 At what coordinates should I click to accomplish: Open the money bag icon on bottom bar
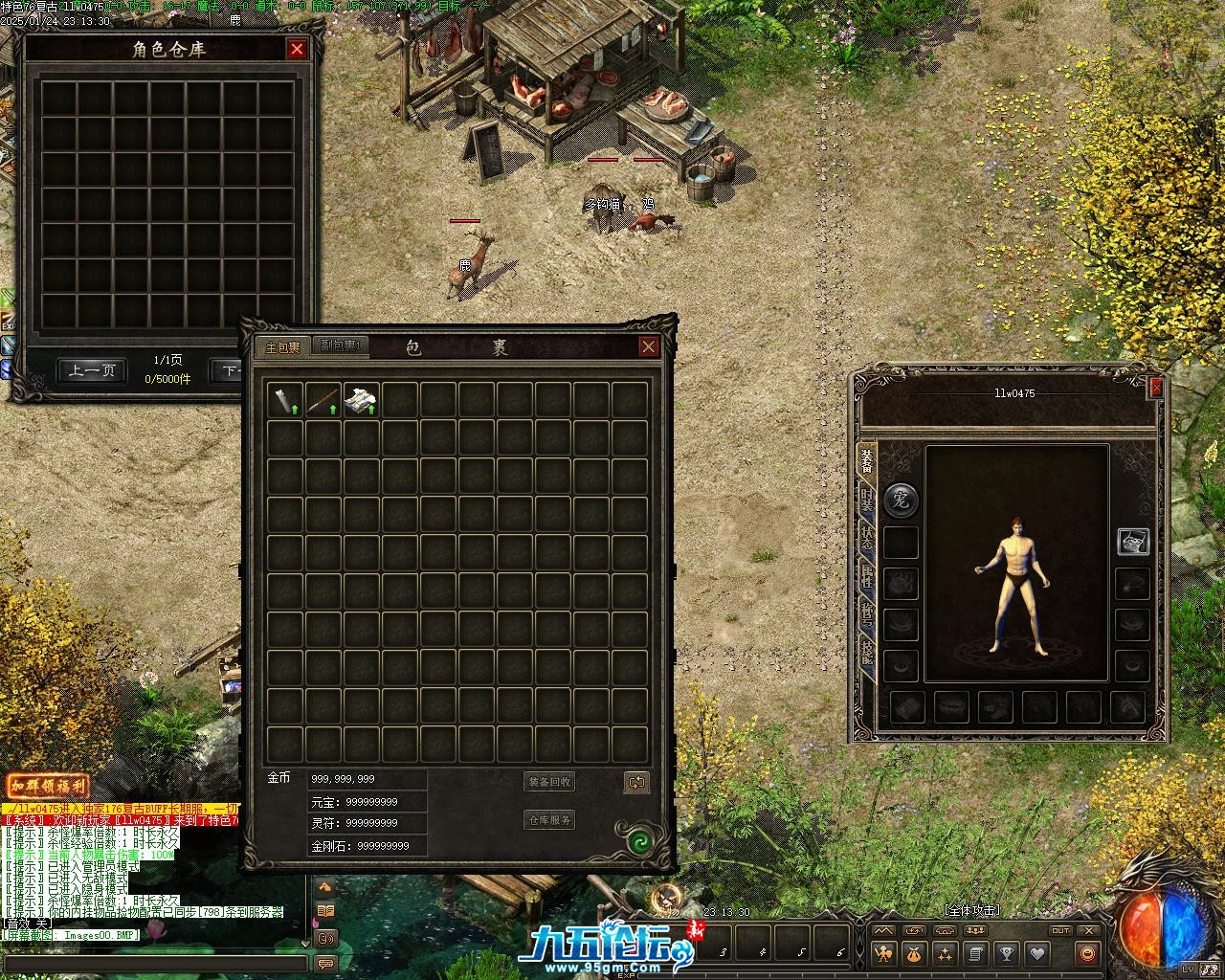[x=914, y=953]
